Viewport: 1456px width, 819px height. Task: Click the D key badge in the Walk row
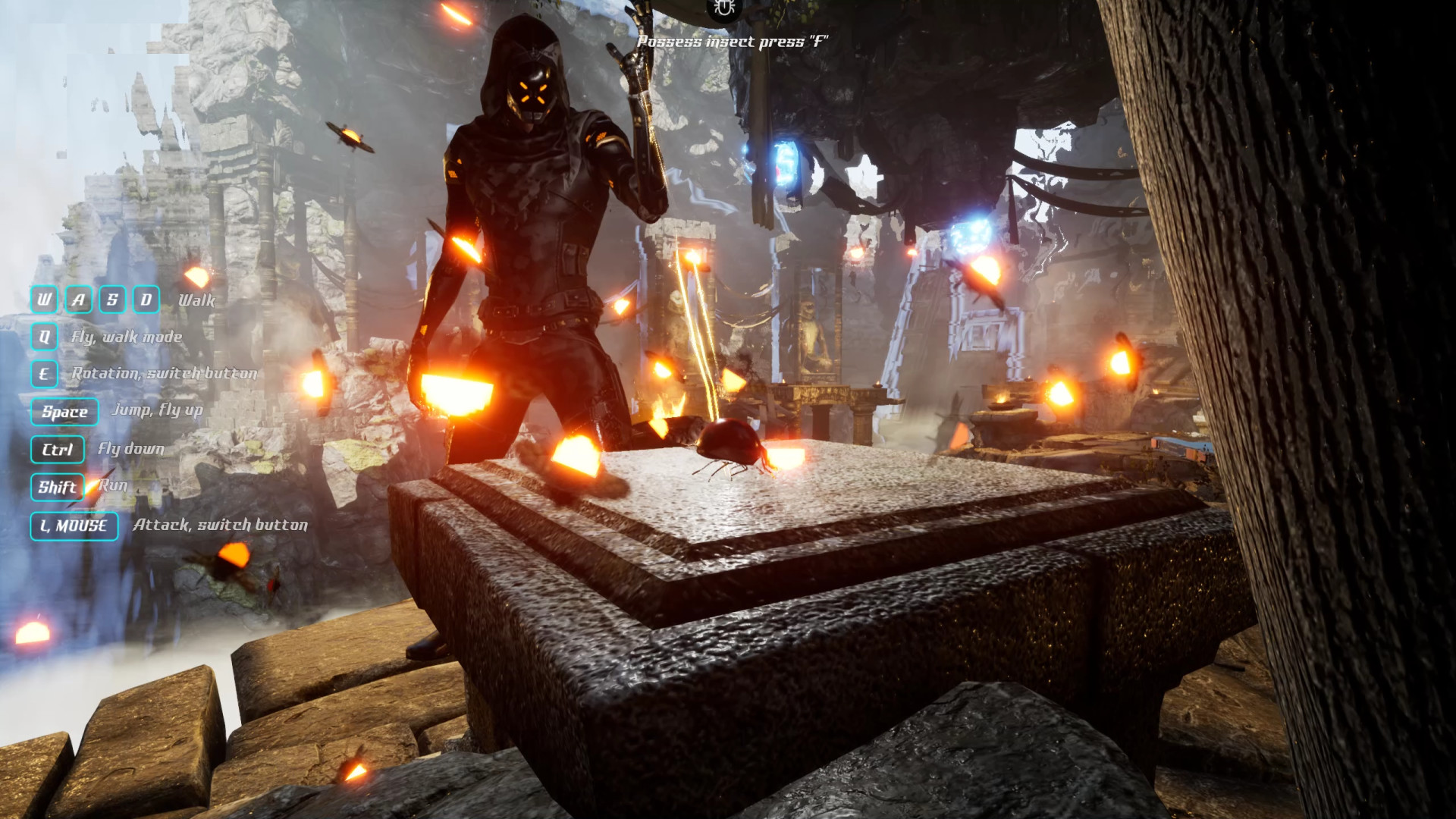pyautogui.click(x=147, y=300)
